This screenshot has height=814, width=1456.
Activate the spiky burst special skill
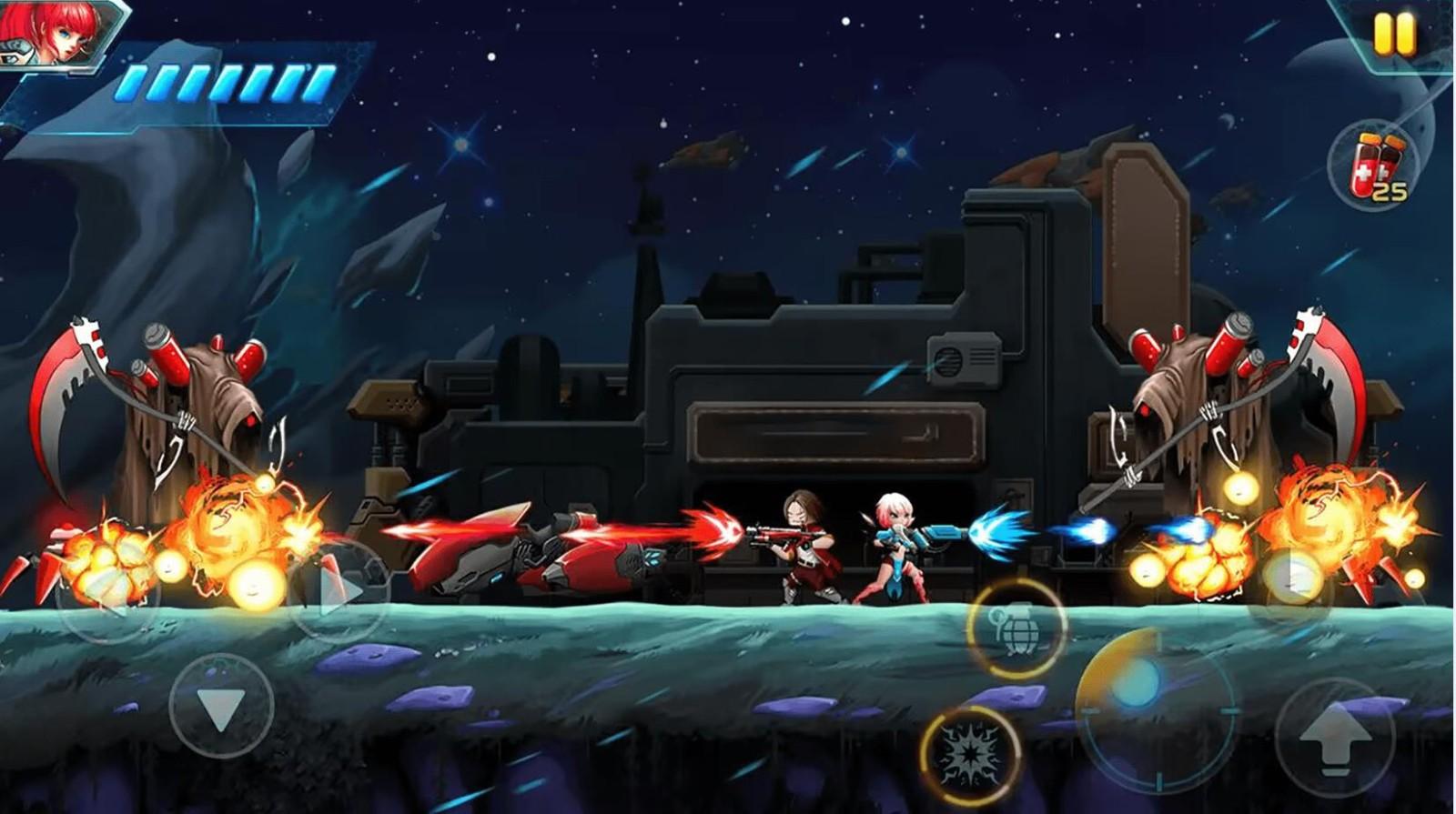click(971, 753)
